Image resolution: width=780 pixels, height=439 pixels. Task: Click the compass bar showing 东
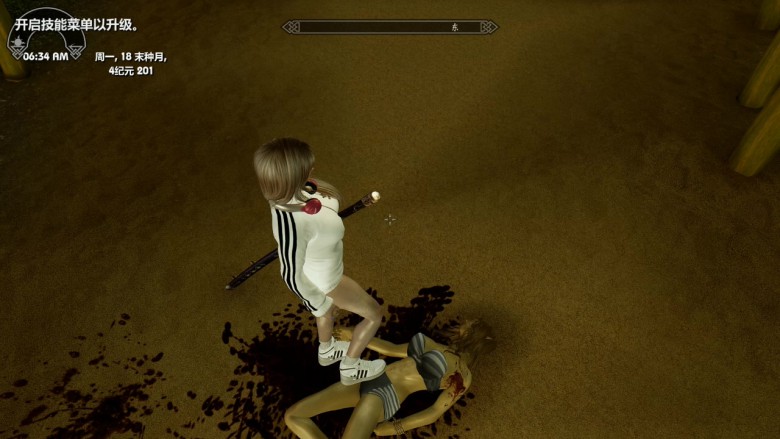click(390, 27)
